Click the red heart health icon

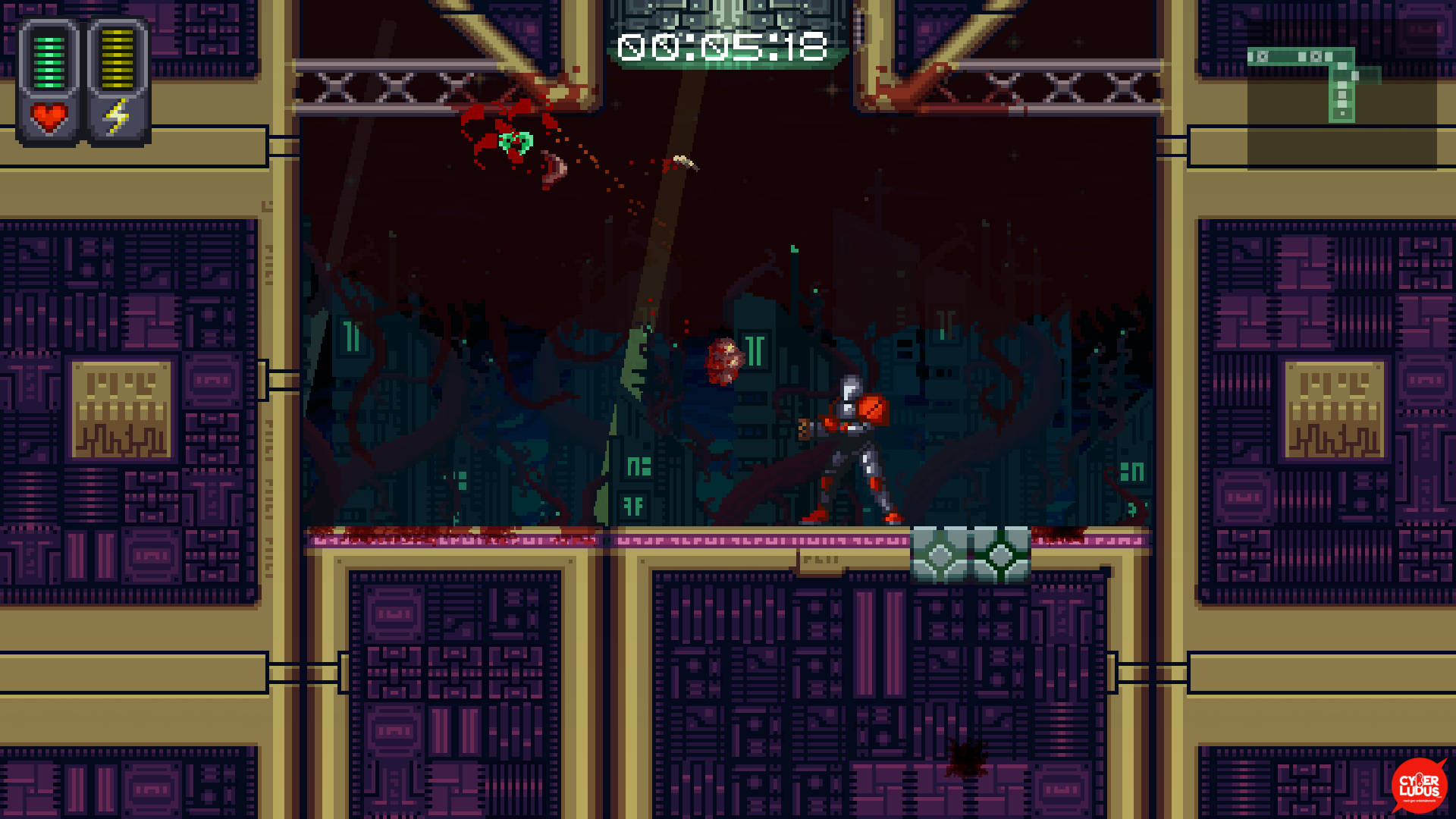click(49, 118)
